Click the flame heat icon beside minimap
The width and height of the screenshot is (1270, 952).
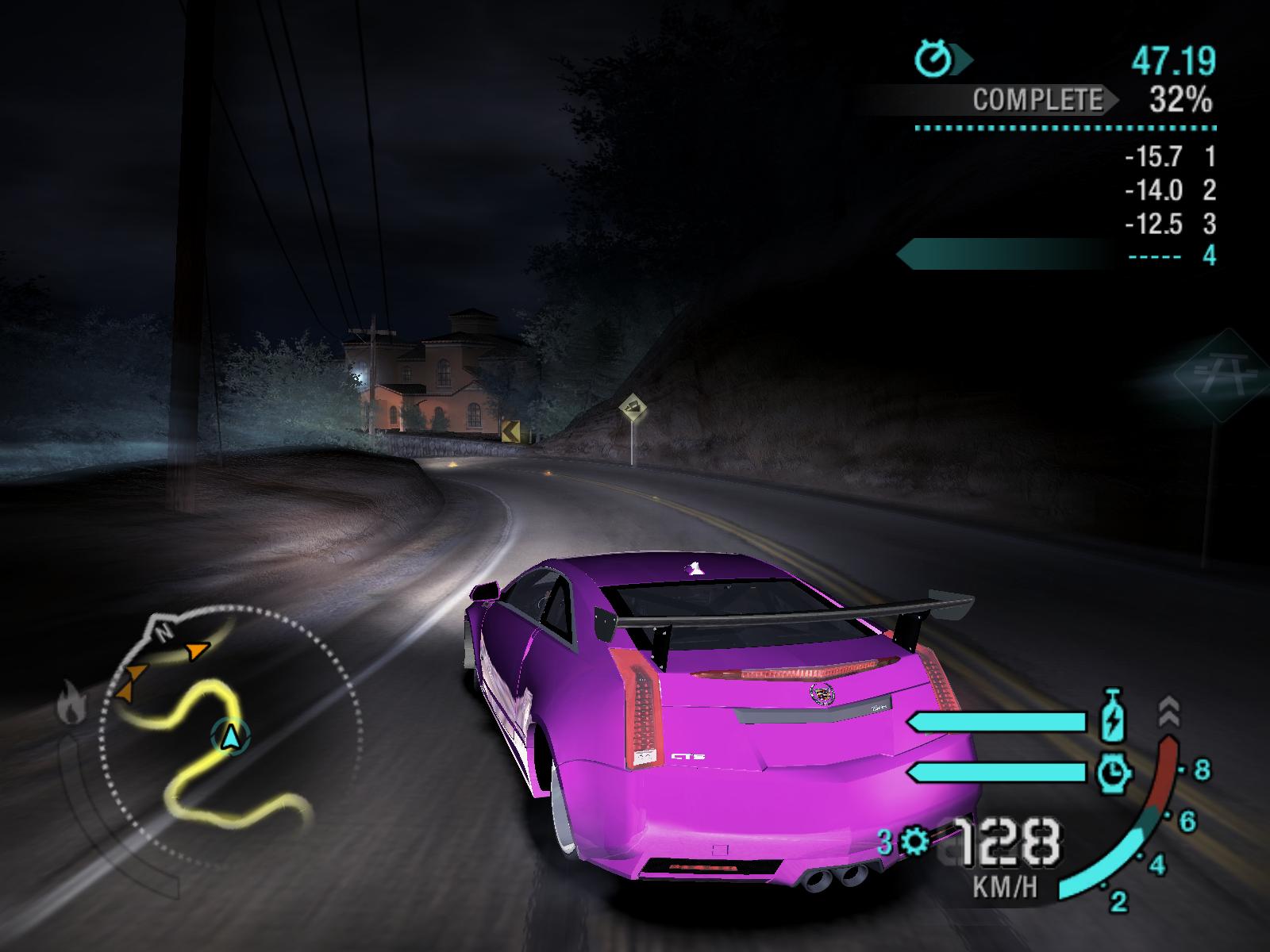71,703
